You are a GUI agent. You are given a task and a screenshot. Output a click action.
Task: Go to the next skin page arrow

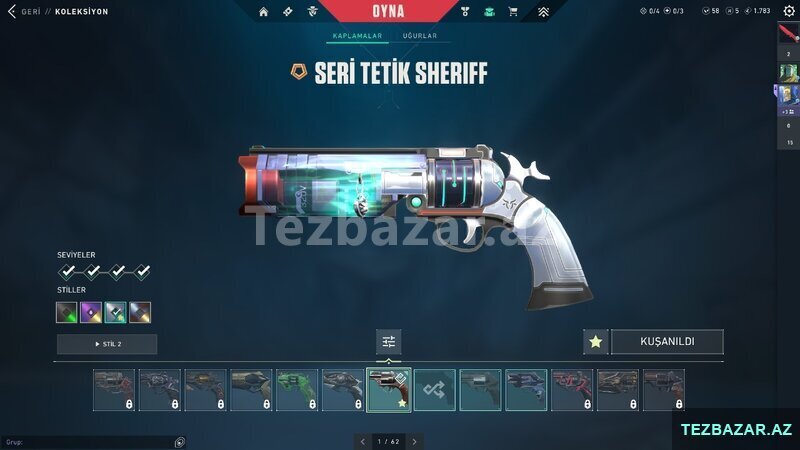pos(415,441)
